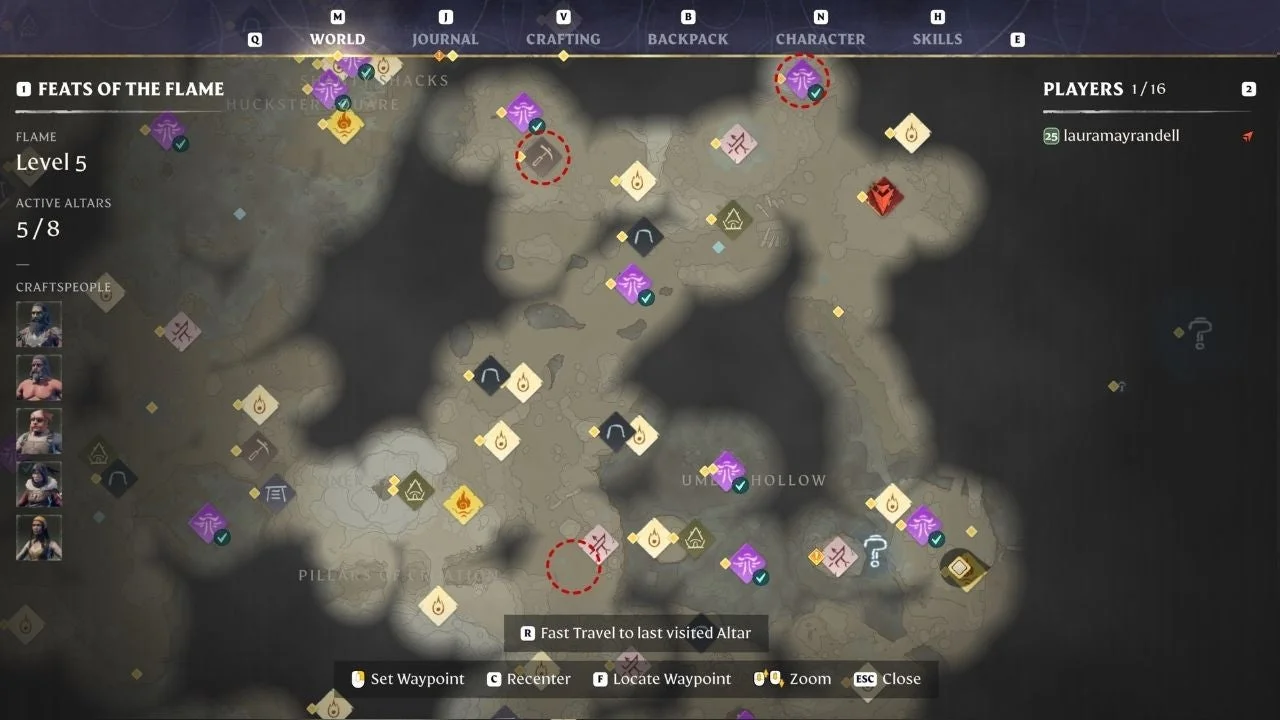Switch to the Journal tab

point(445,39)
